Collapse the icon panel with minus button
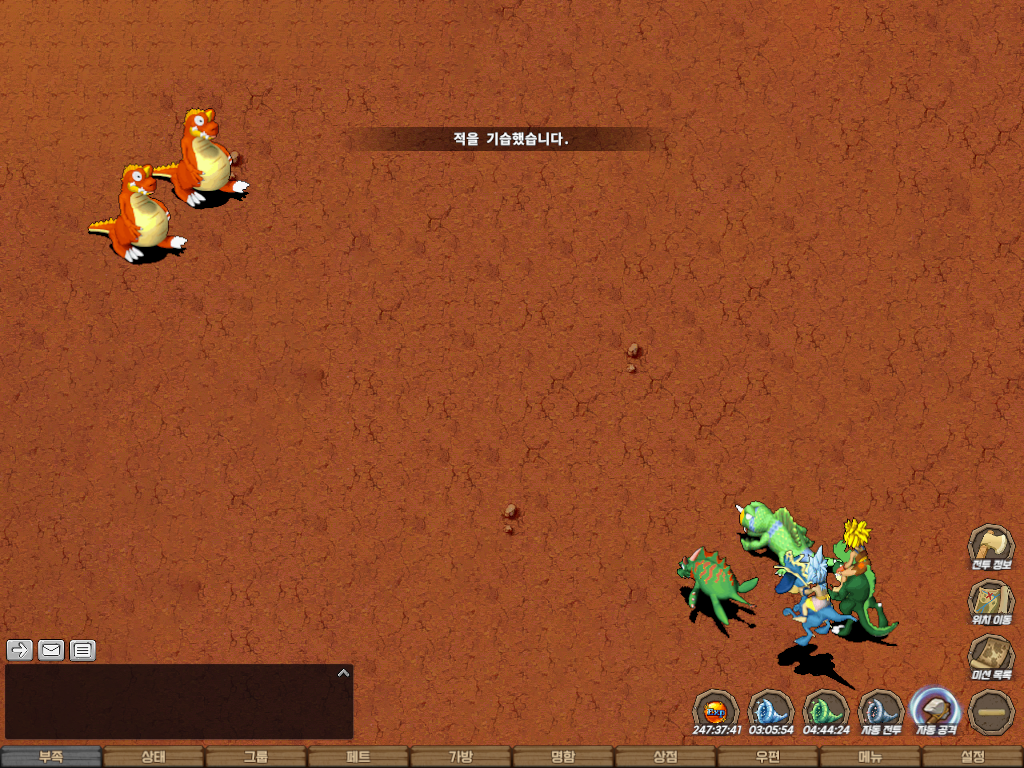The width and height of the screenshot is (1024, 768). [x=991, y=710]
